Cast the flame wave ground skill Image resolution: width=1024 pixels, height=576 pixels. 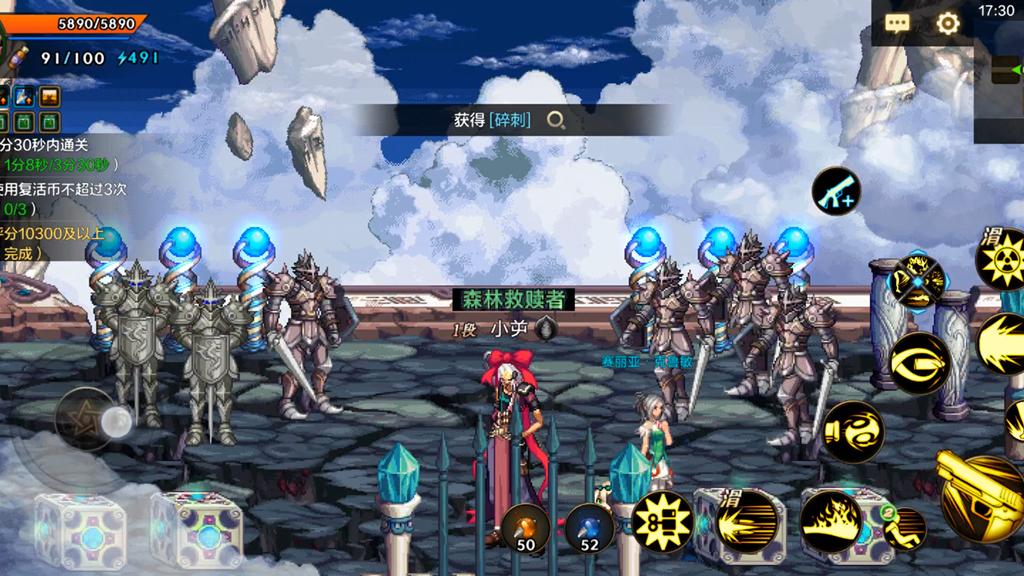coord(830,520)
